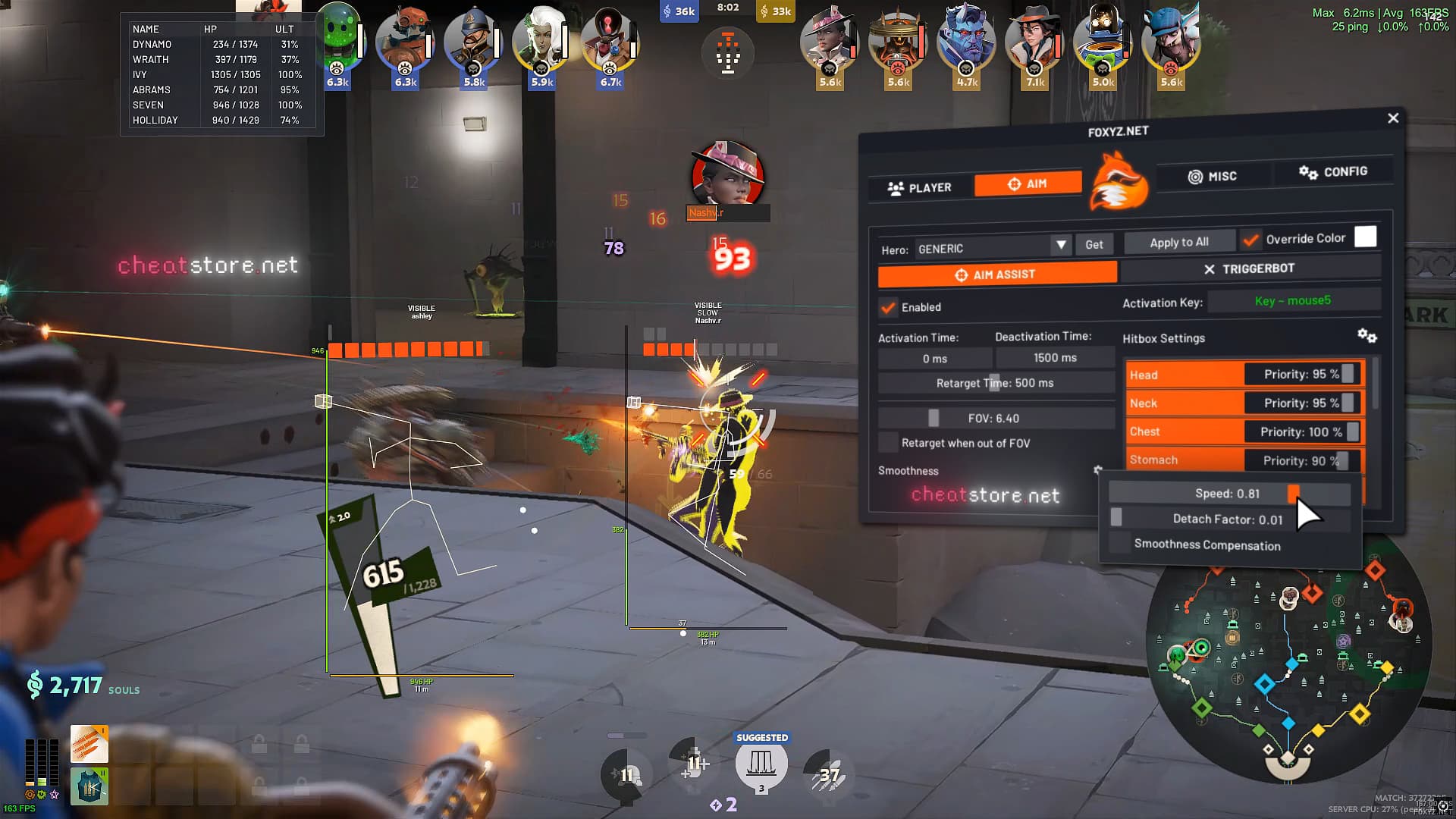The image size is (1456, 819).
Task: Enable Retarget when out of FOV
Action: click(888, 442)
